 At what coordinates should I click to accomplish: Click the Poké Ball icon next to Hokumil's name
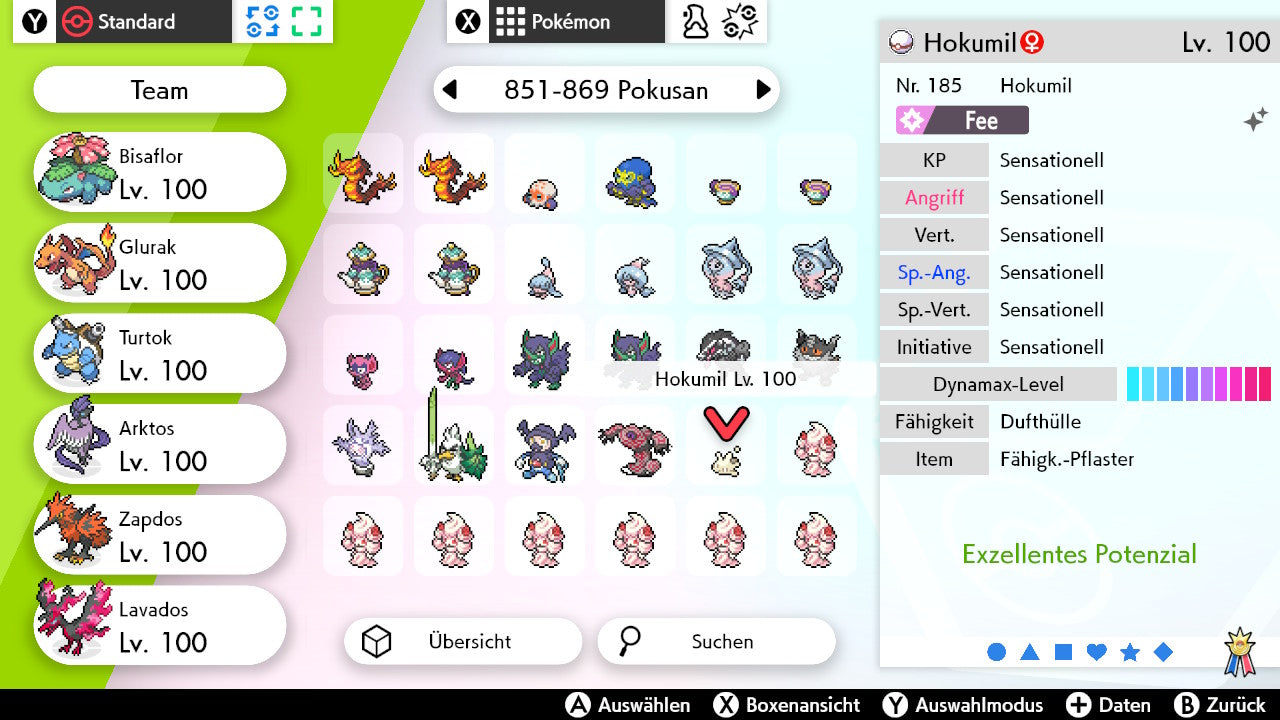point(901,43)
